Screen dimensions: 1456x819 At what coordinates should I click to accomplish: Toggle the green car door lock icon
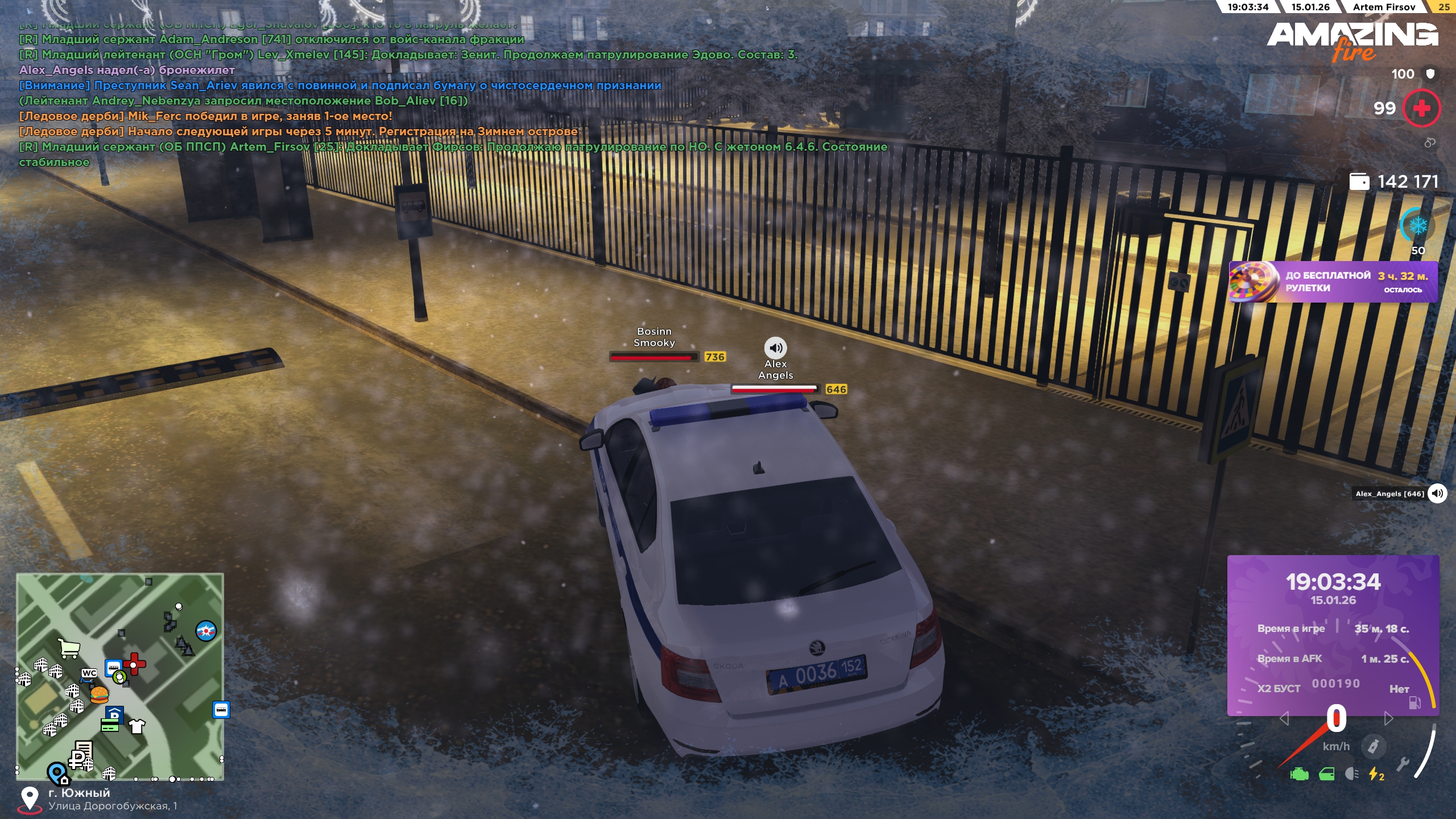[1326, 774]
